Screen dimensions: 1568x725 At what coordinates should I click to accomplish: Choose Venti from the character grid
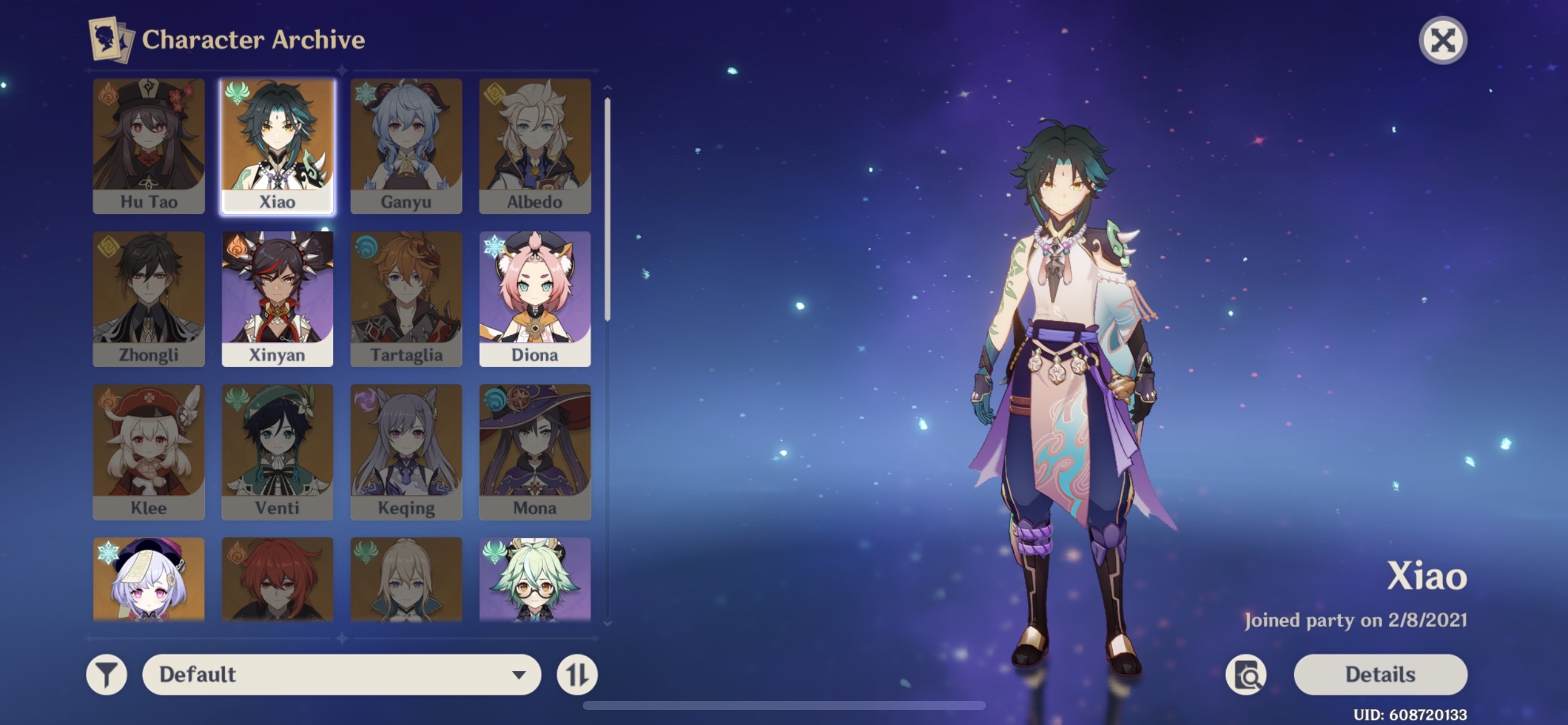point(277,452)
